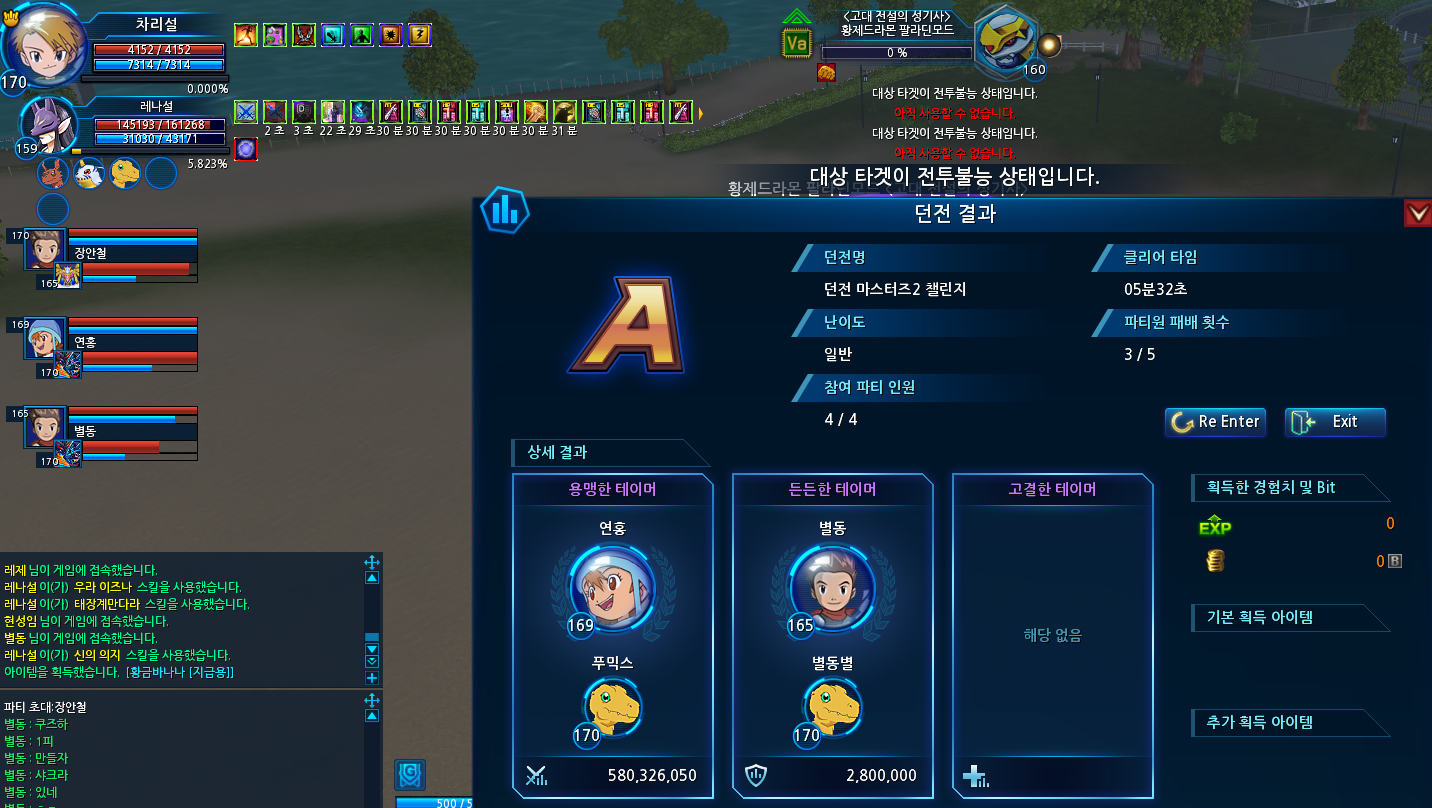Close the dungeon result window with the red arrow
The height and width of the screenshot is (808, 1432).
(1417, 213)
